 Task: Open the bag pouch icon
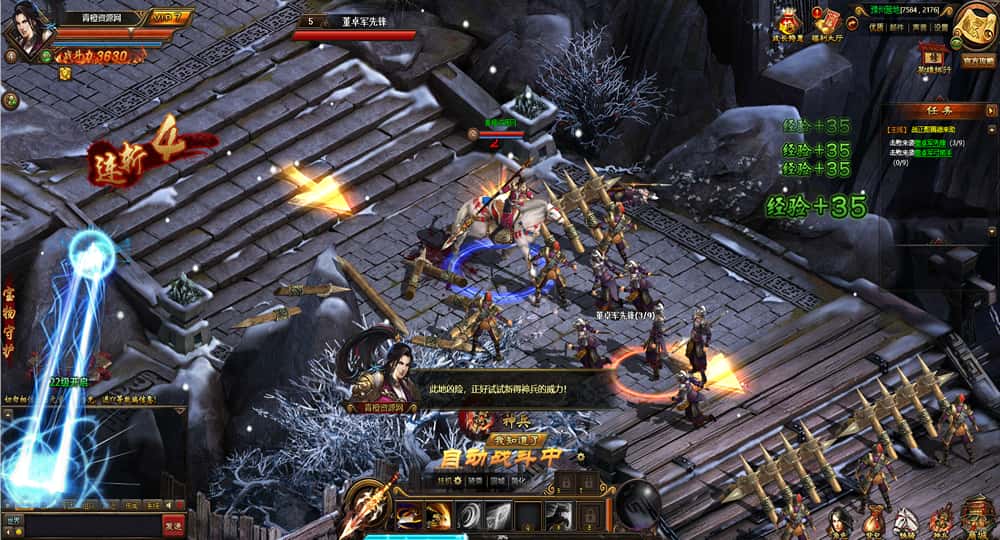tap(873, 521)
